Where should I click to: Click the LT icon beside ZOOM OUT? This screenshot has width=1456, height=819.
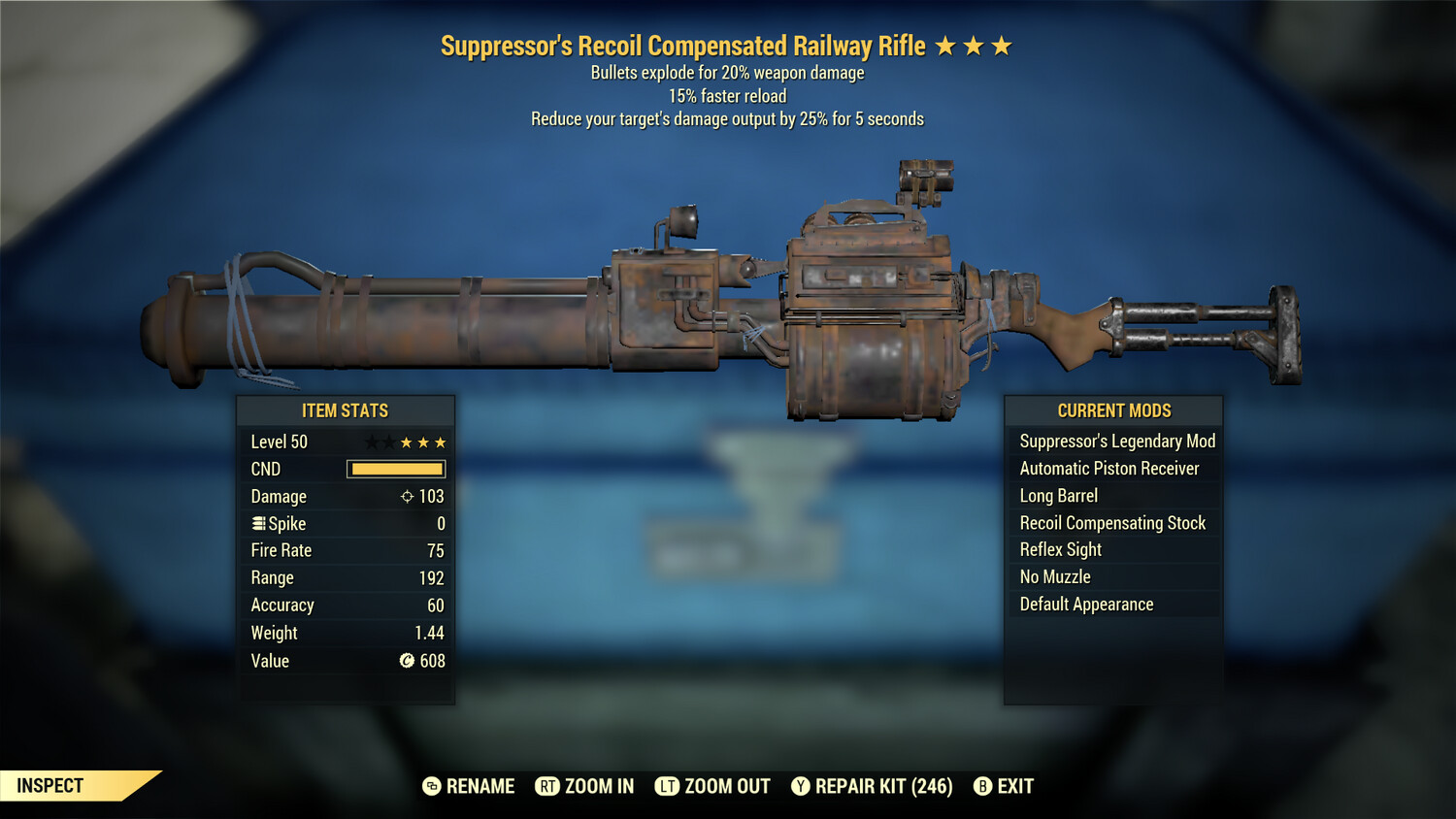pyautogui.click(x=668, y=786)
